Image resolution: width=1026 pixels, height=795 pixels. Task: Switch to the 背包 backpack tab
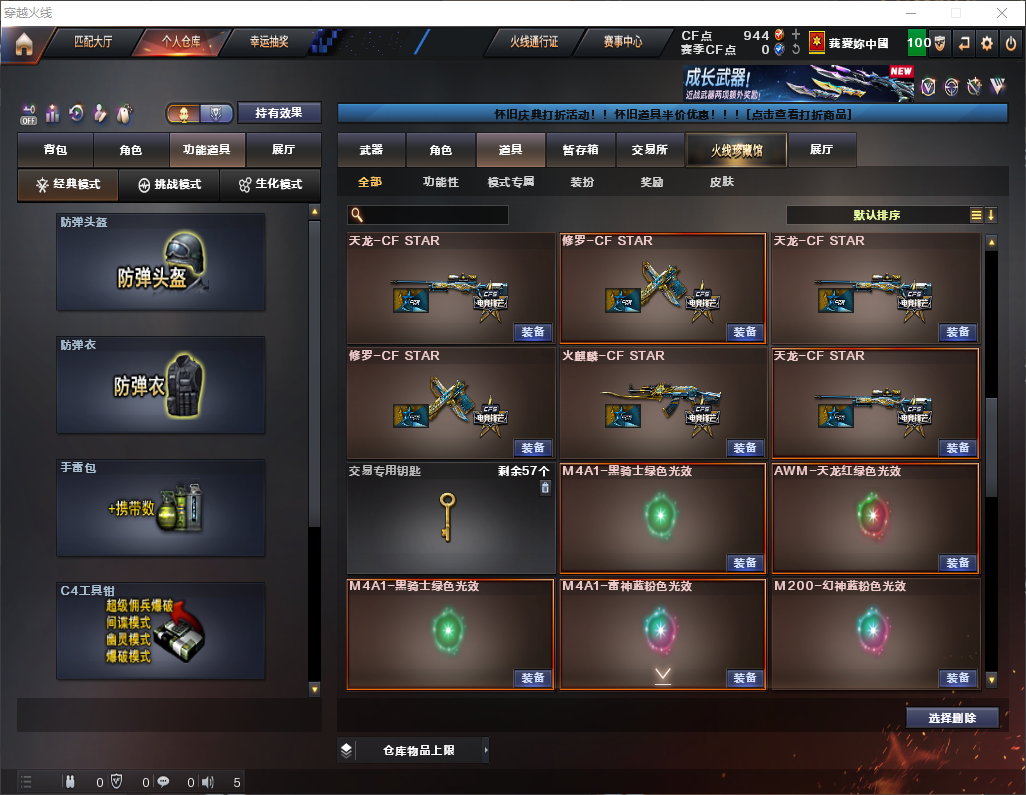pyautogui.click(x=55, y=150)
